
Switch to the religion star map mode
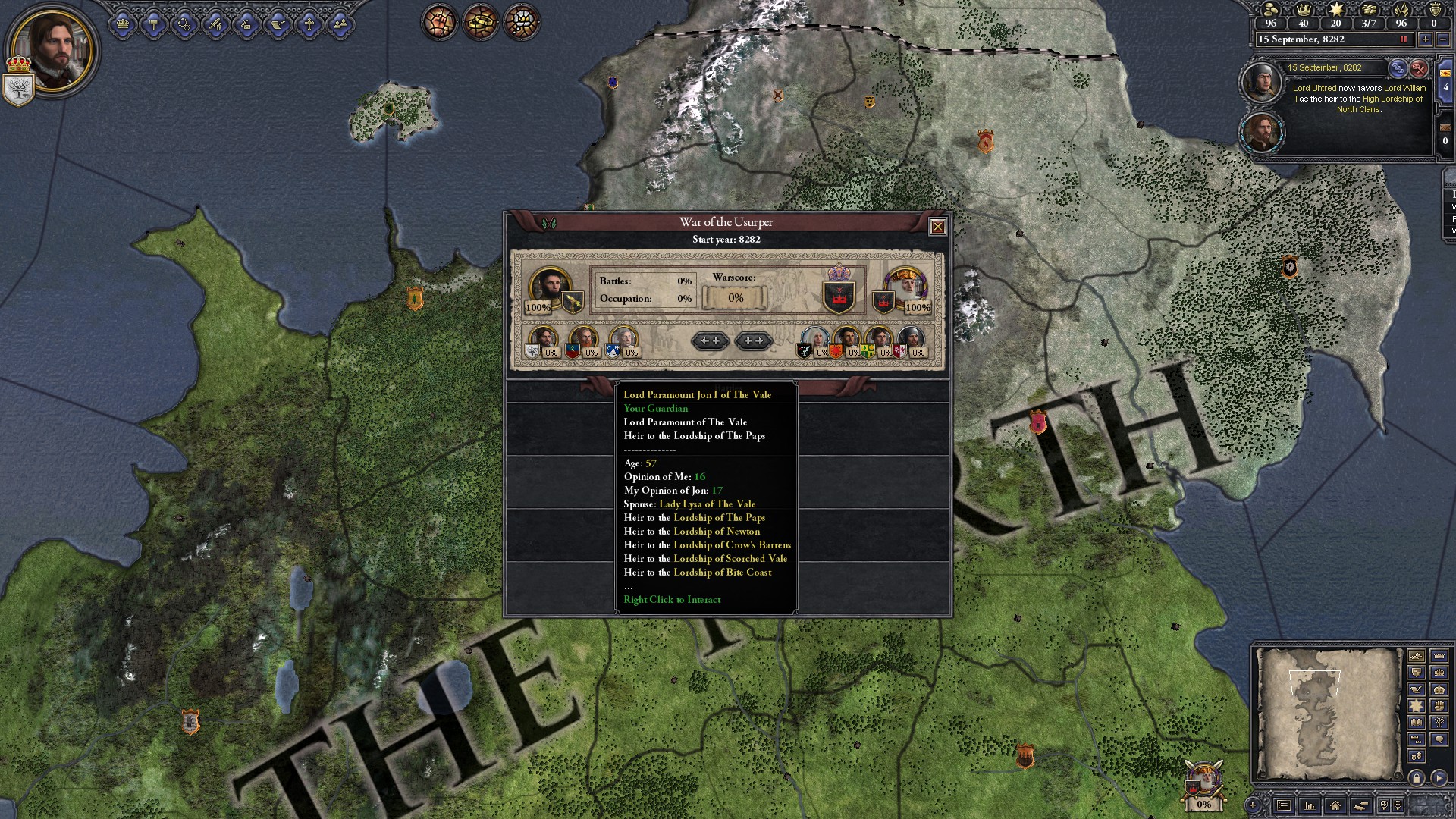click(1416, 706)
